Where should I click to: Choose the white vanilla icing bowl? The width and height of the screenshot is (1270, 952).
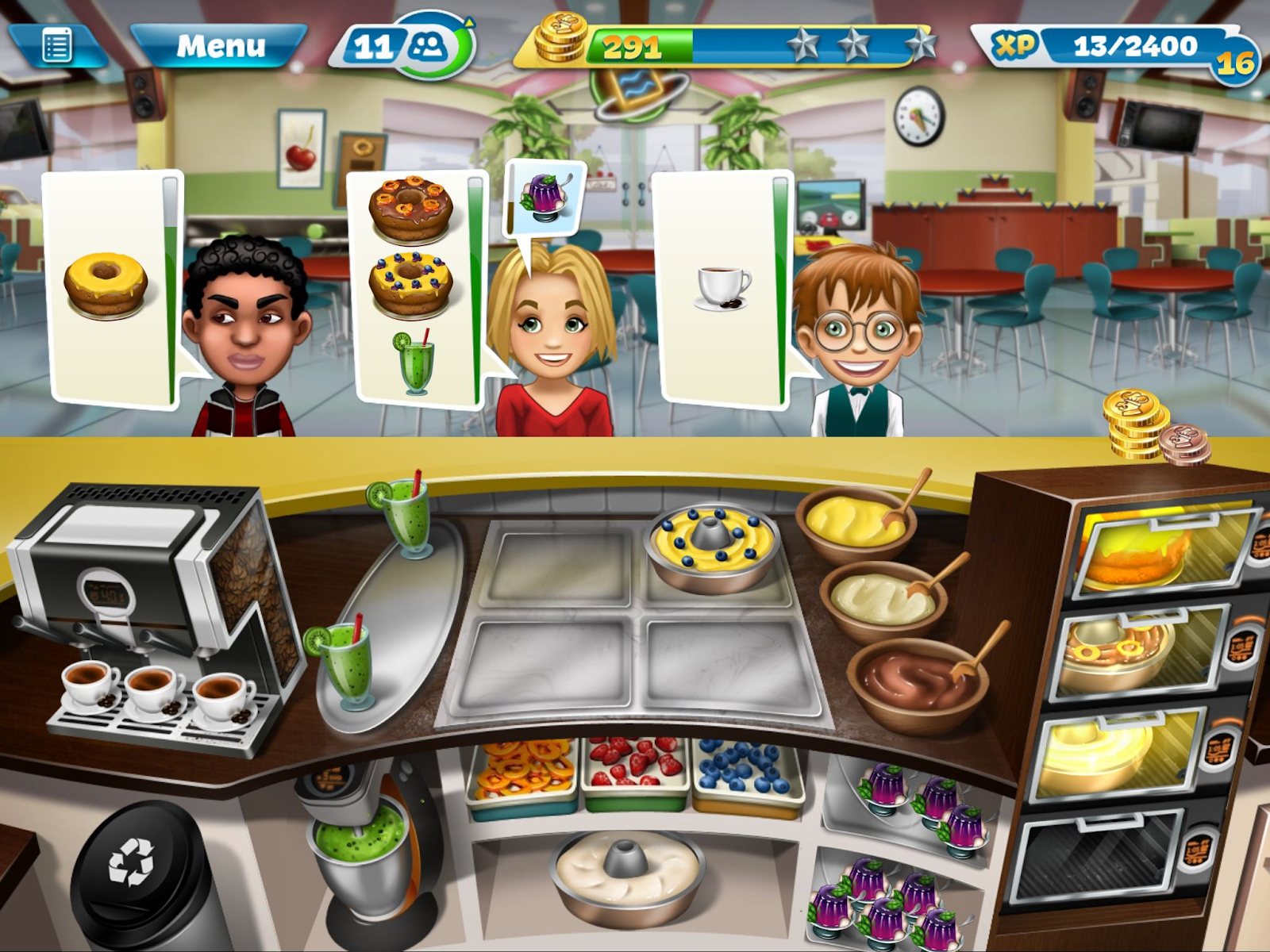(881, 599)
